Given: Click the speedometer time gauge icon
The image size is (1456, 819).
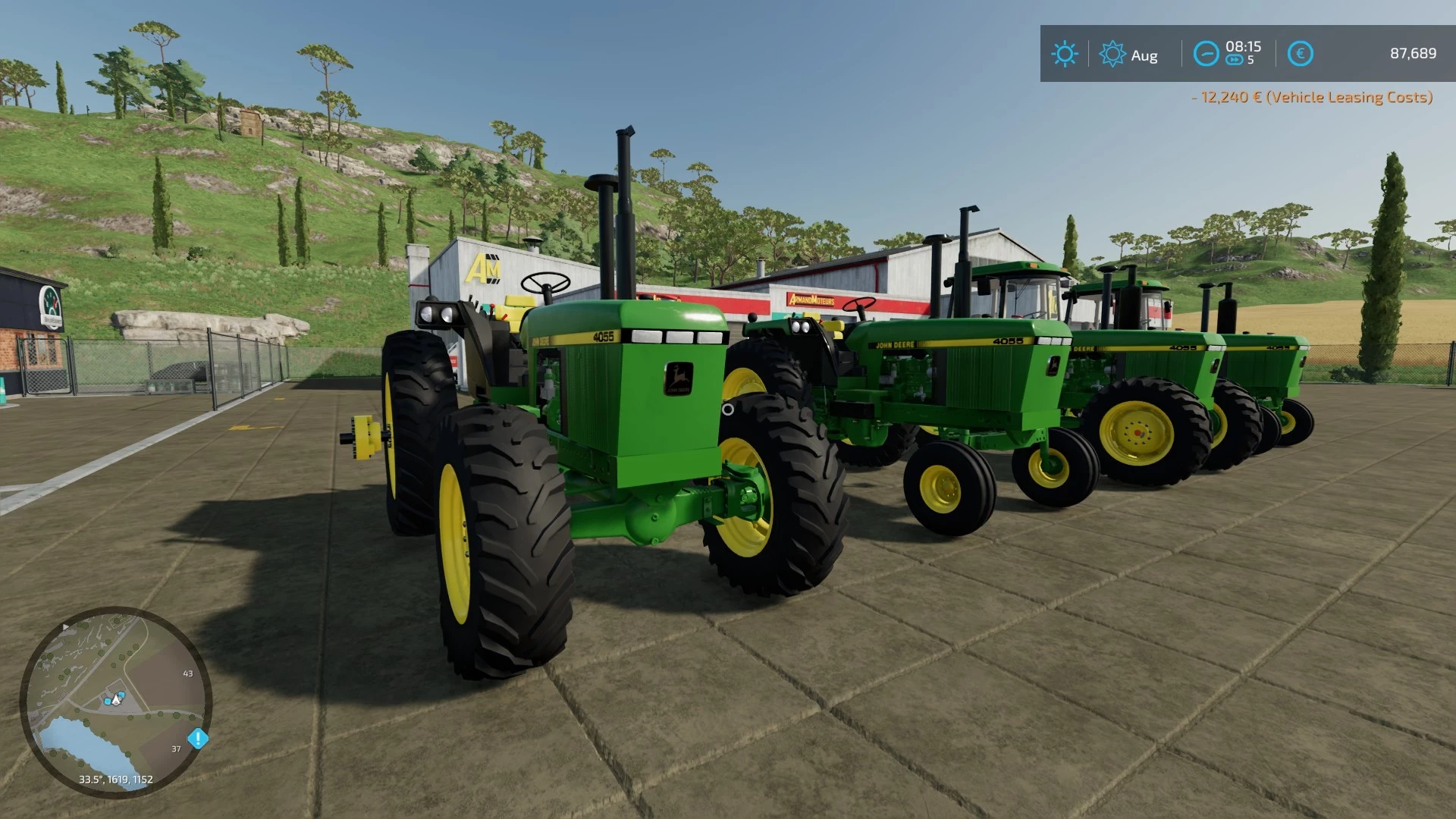Looking at the screenshot, I should point(1207,52).
